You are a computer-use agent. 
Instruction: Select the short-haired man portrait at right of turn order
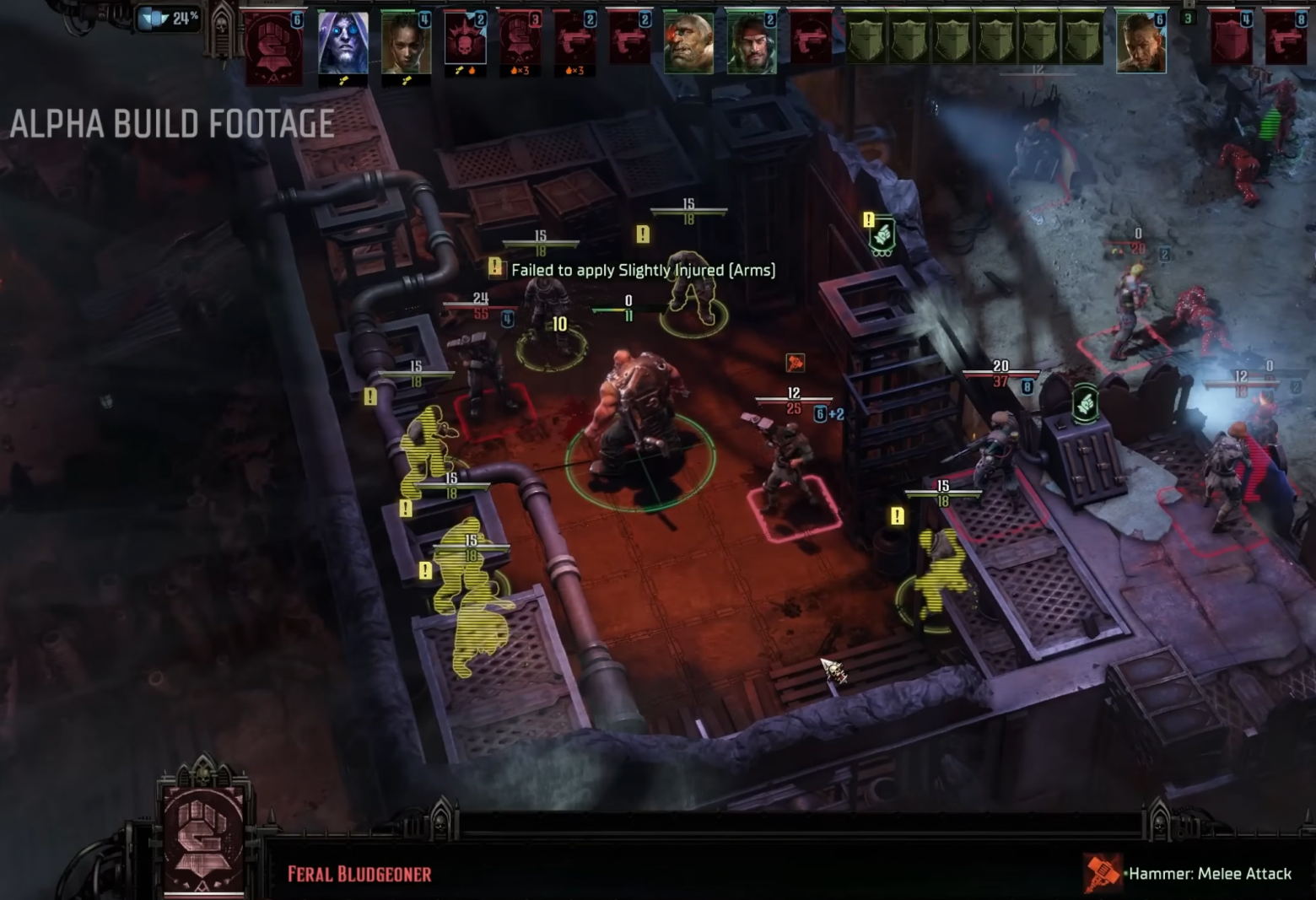pyautogui.click(x=1141, y=42)
